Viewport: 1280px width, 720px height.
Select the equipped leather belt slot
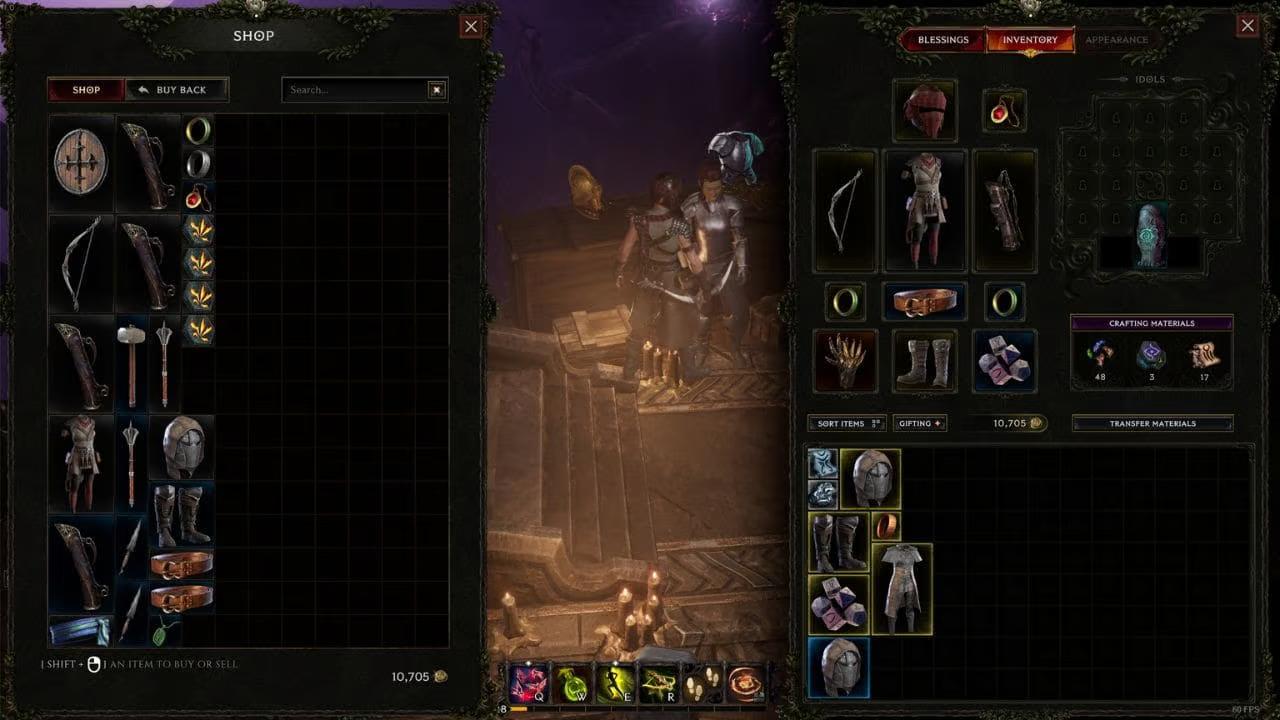pos(925,301)
